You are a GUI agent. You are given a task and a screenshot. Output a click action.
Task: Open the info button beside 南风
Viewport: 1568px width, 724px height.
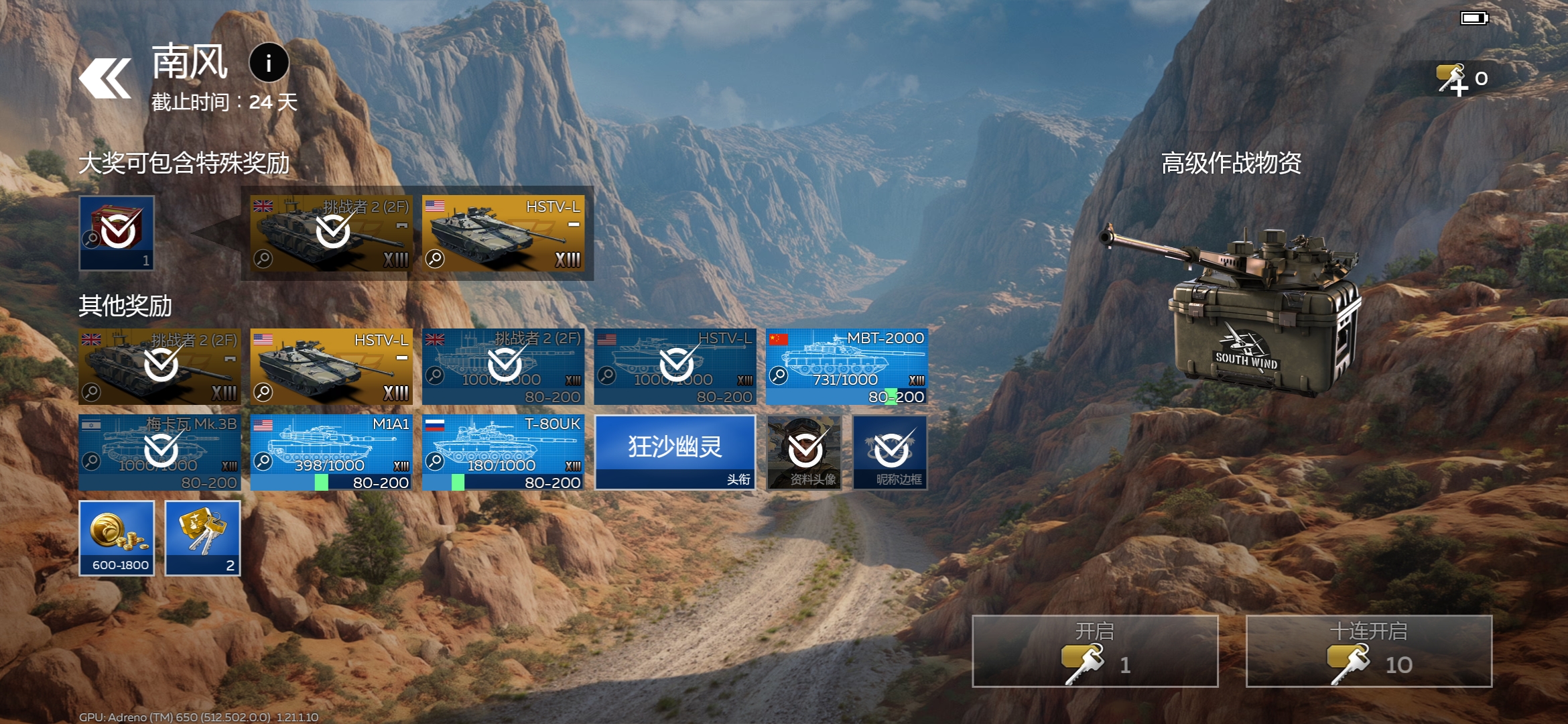(x=269, y=63)
